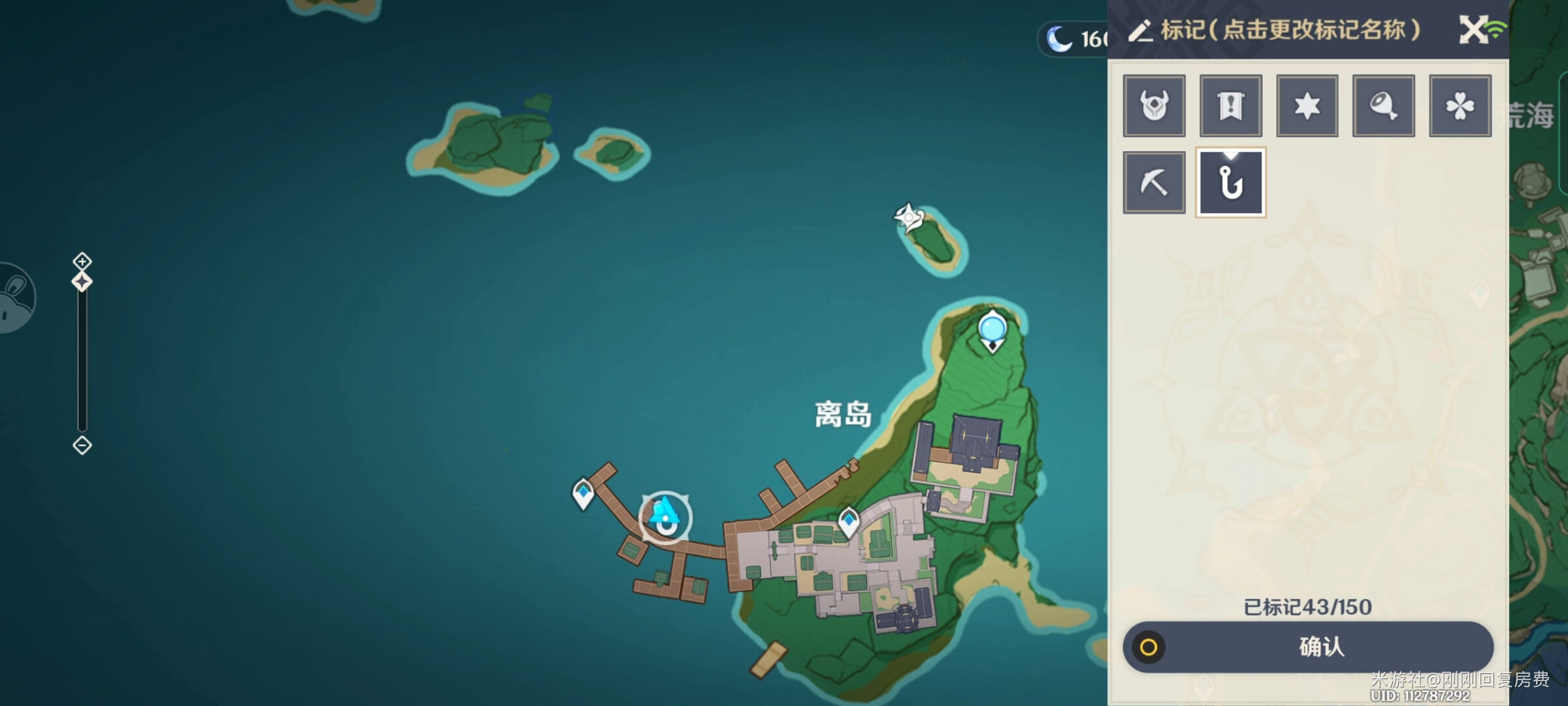Select the teleport waypoint in Ritou town
The image size is (1568, 706).
(849, 522)
